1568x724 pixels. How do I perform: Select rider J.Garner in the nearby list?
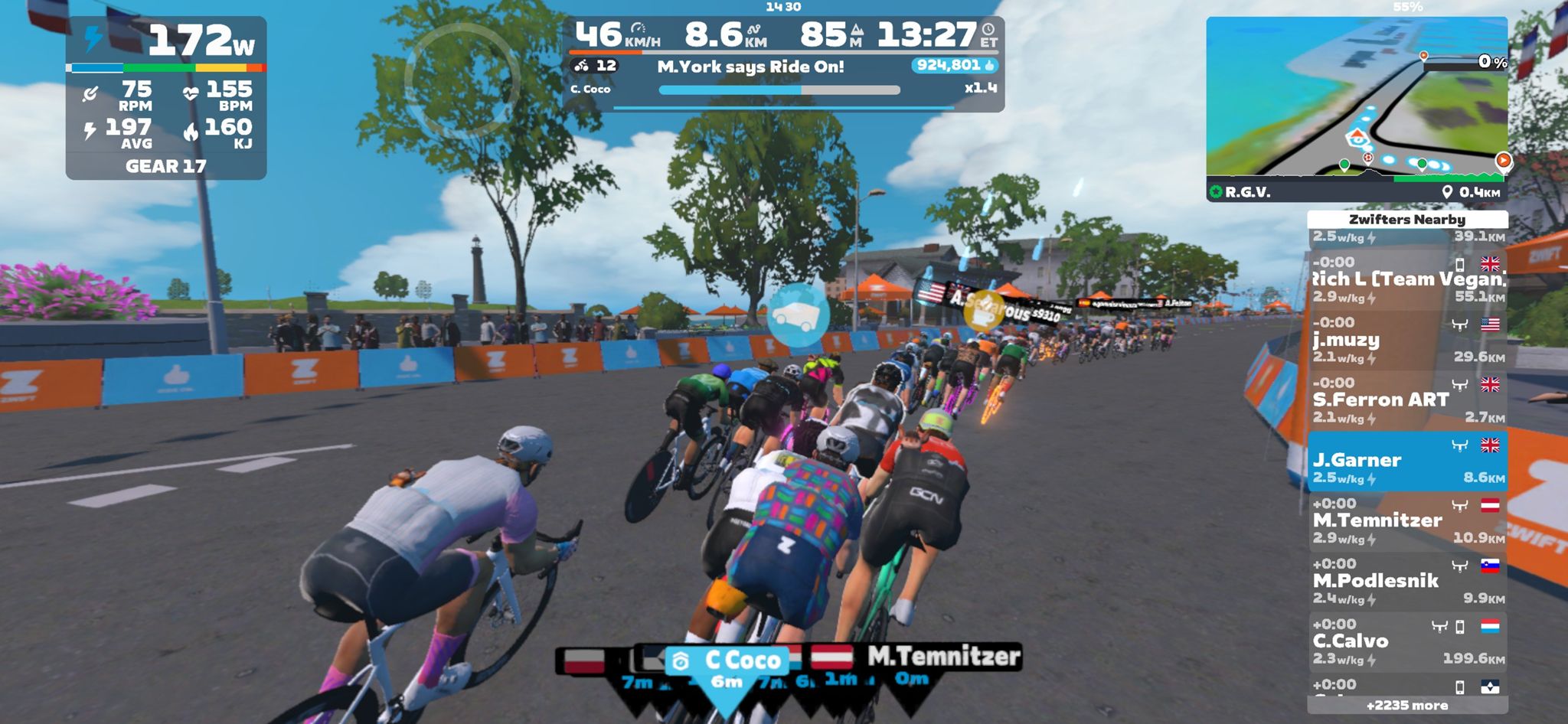1407,461
